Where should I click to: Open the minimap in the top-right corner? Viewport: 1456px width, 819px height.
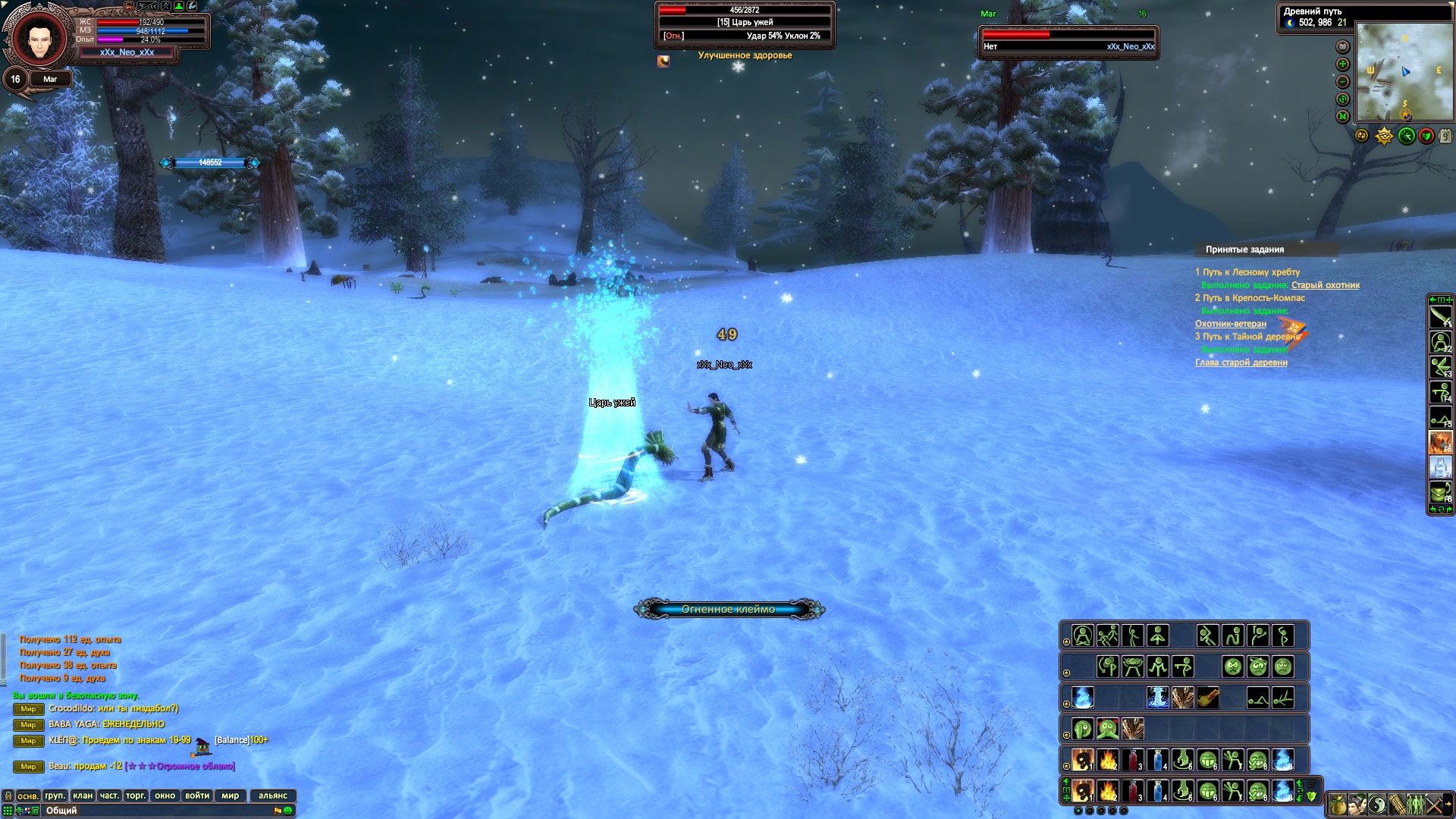1404,71
